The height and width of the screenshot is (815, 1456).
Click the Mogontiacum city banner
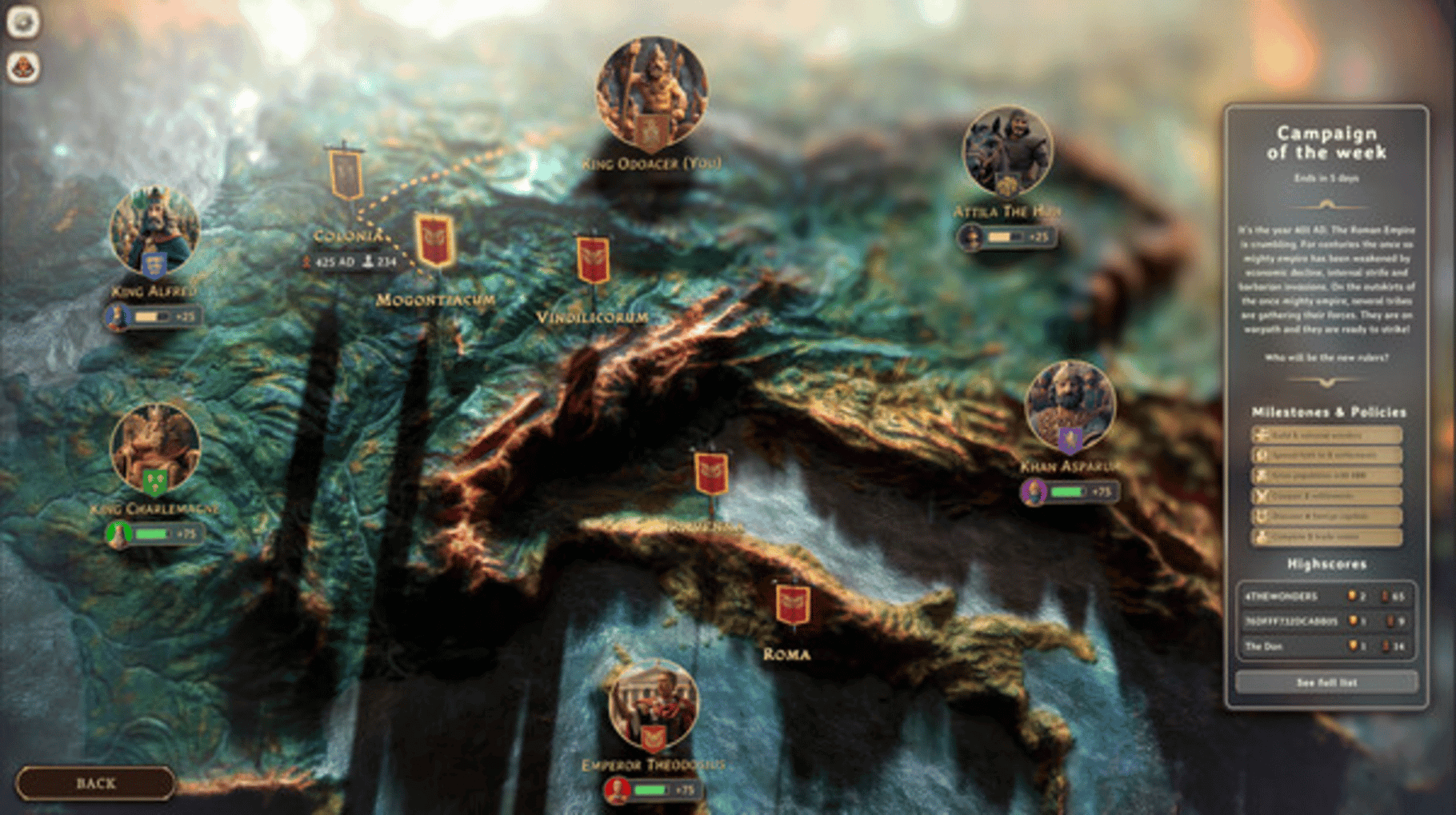click(434, 240)
